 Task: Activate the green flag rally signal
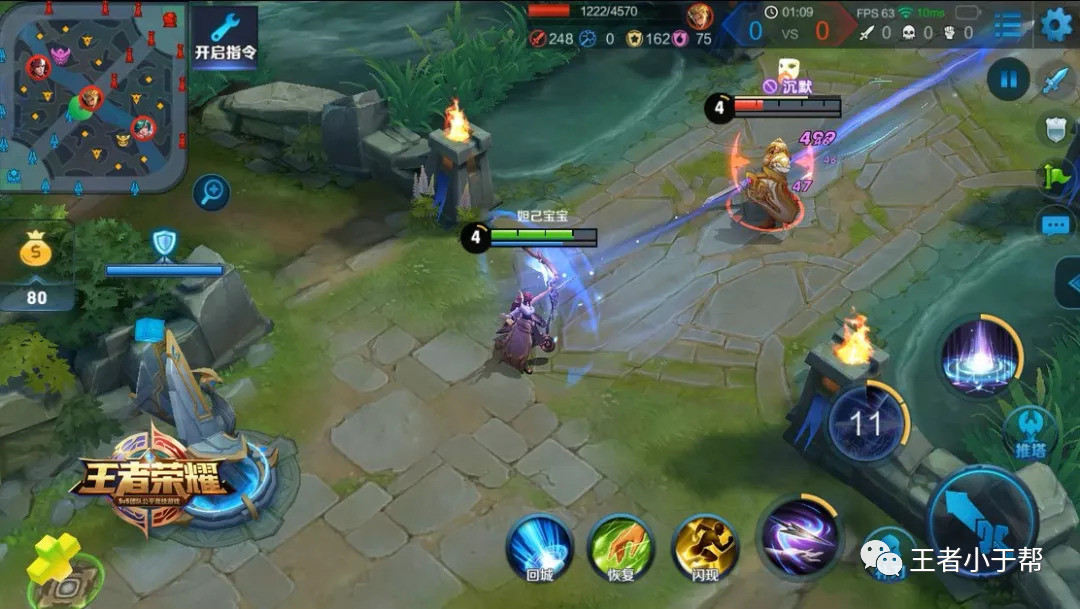tap(1056, 176)
